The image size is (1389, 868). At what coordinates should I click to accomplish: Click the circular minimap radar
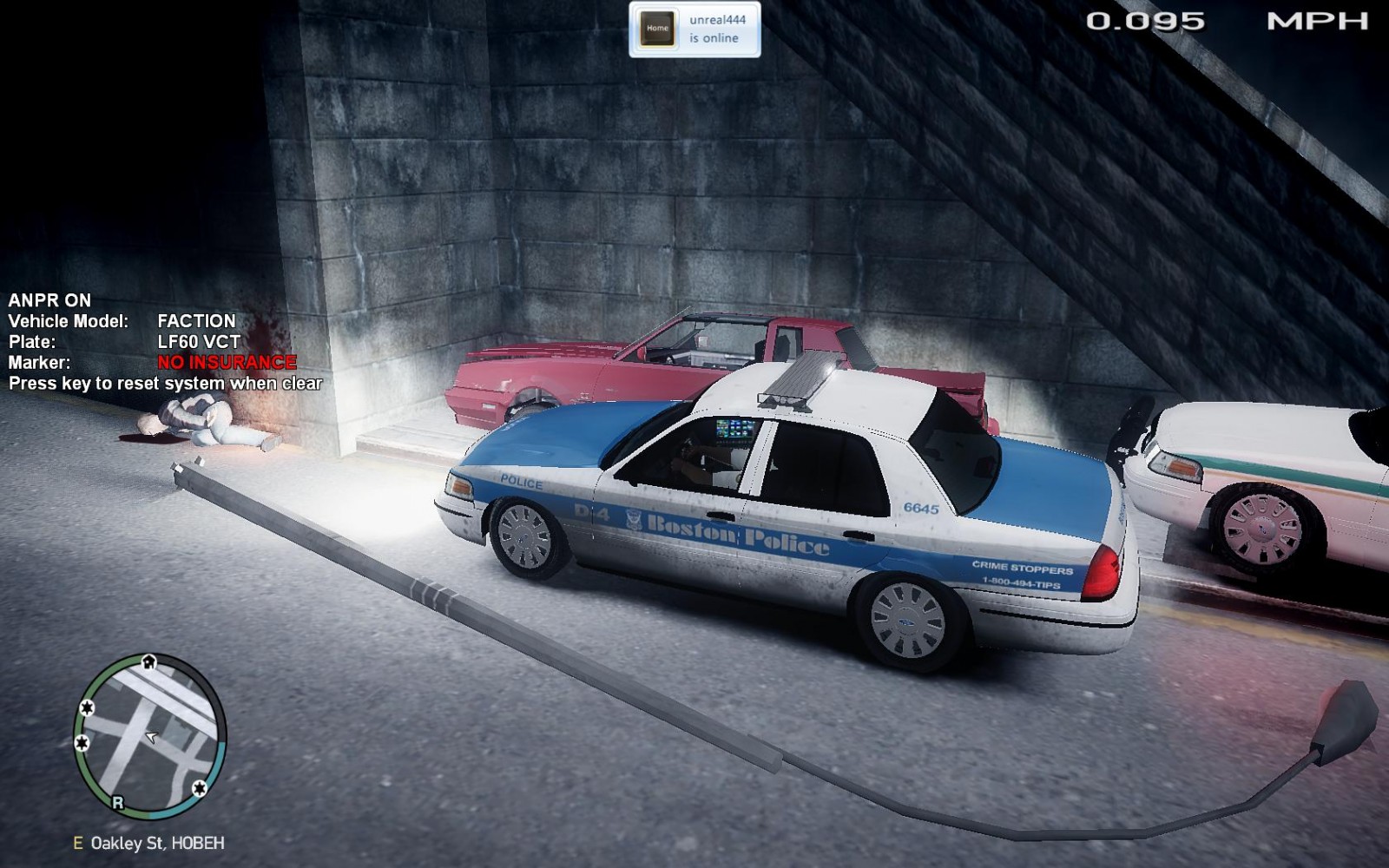[150, 736]
